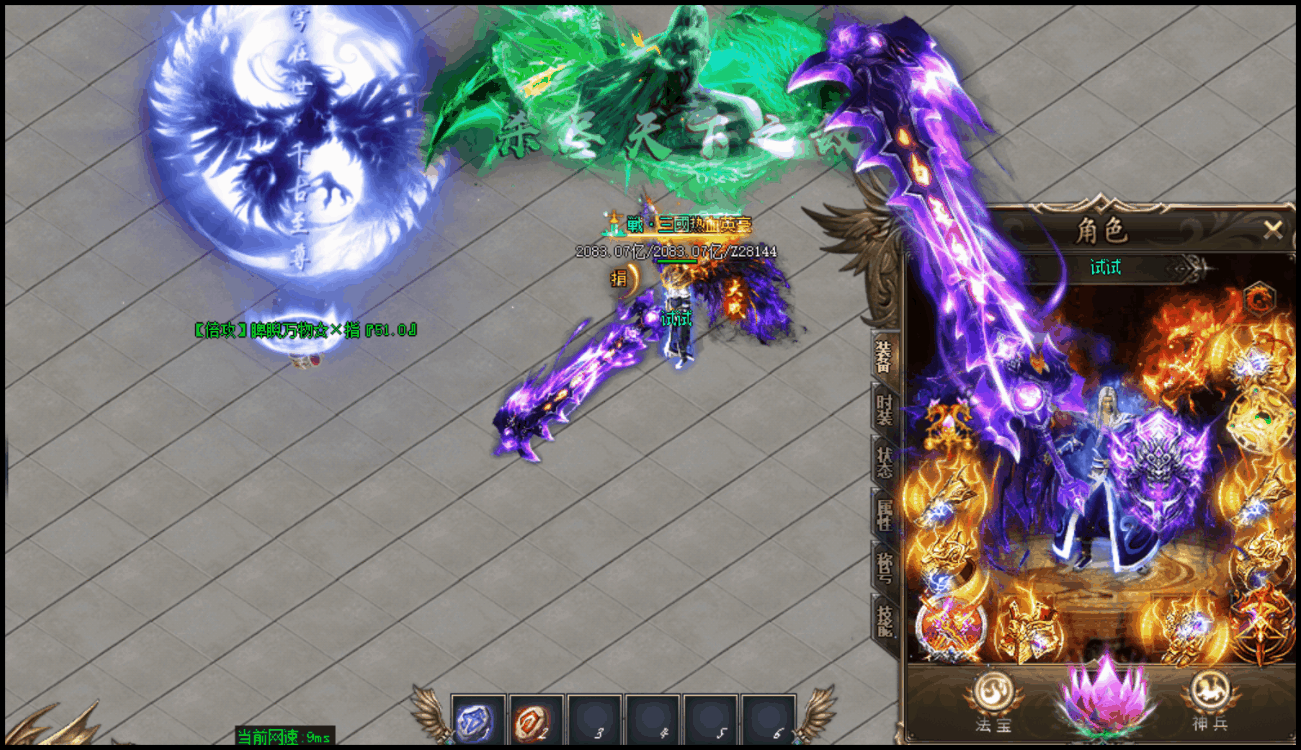Open the 技能 skills tab
This screenshot has height=750, width=1301.
(x=885, y=622)
